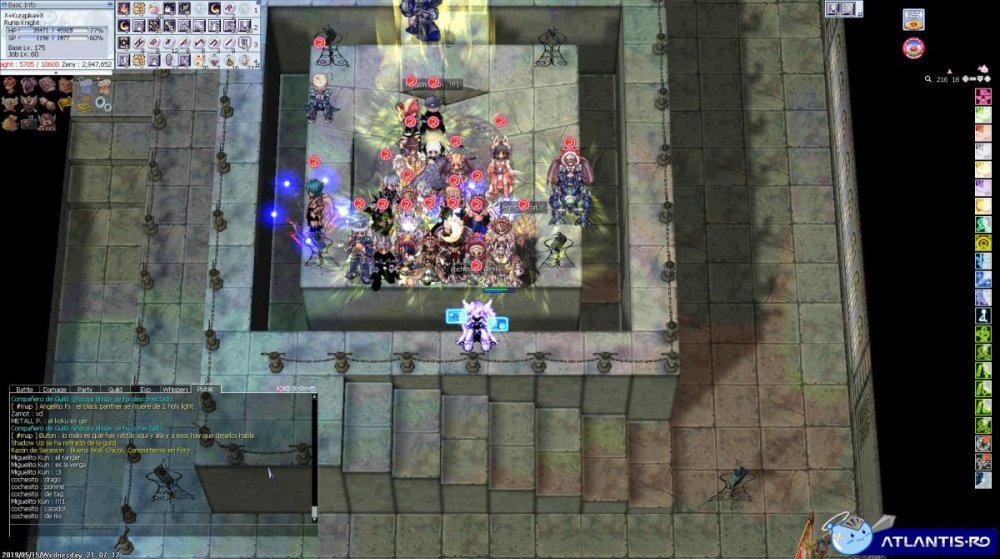Click the round pink badge icon
The height and width of the screenshot is (559, 1000).
tap(913, 46)
